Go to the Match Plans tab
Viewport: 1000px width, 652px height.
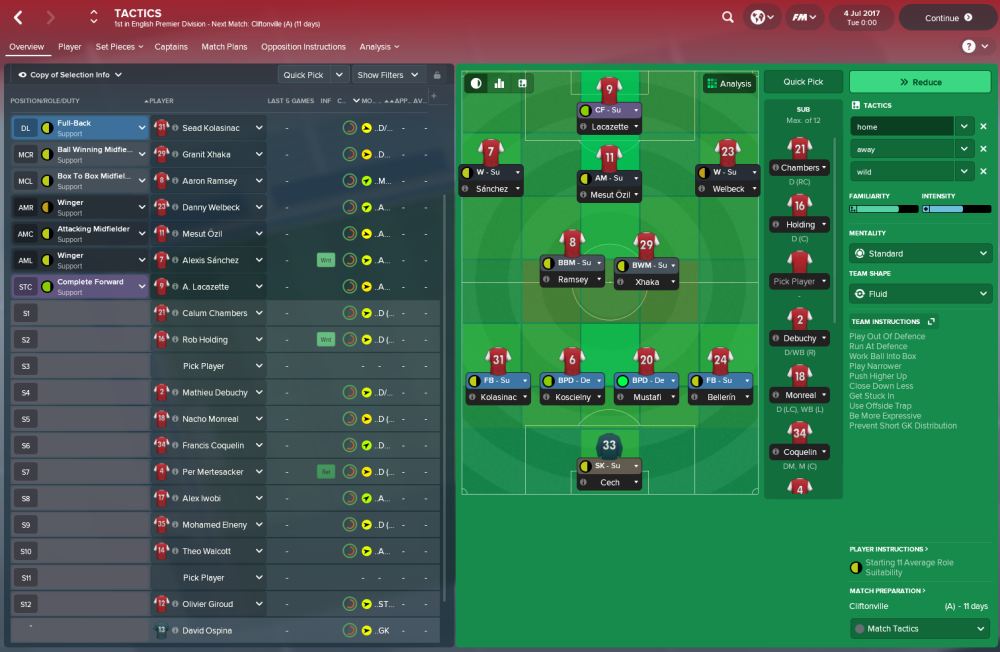pos(224,47)
